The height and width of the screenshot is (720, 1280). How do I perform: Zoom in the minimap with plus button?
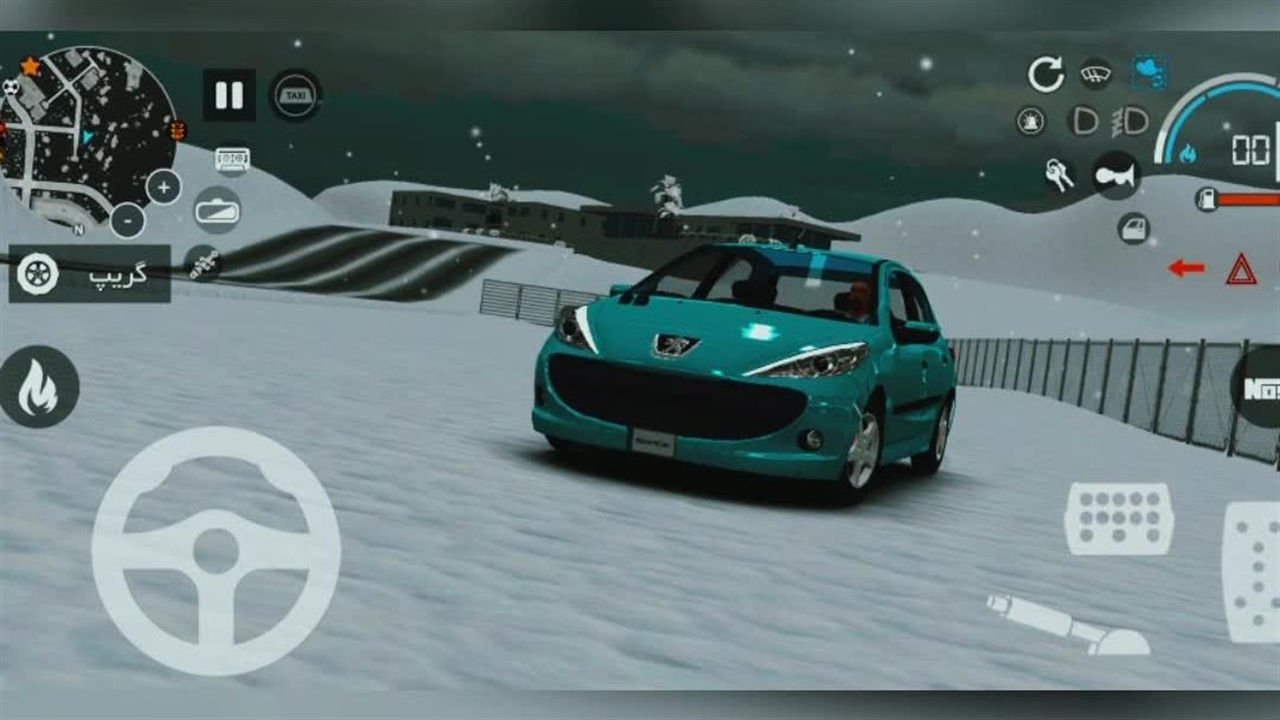click(x=164, y=187)
